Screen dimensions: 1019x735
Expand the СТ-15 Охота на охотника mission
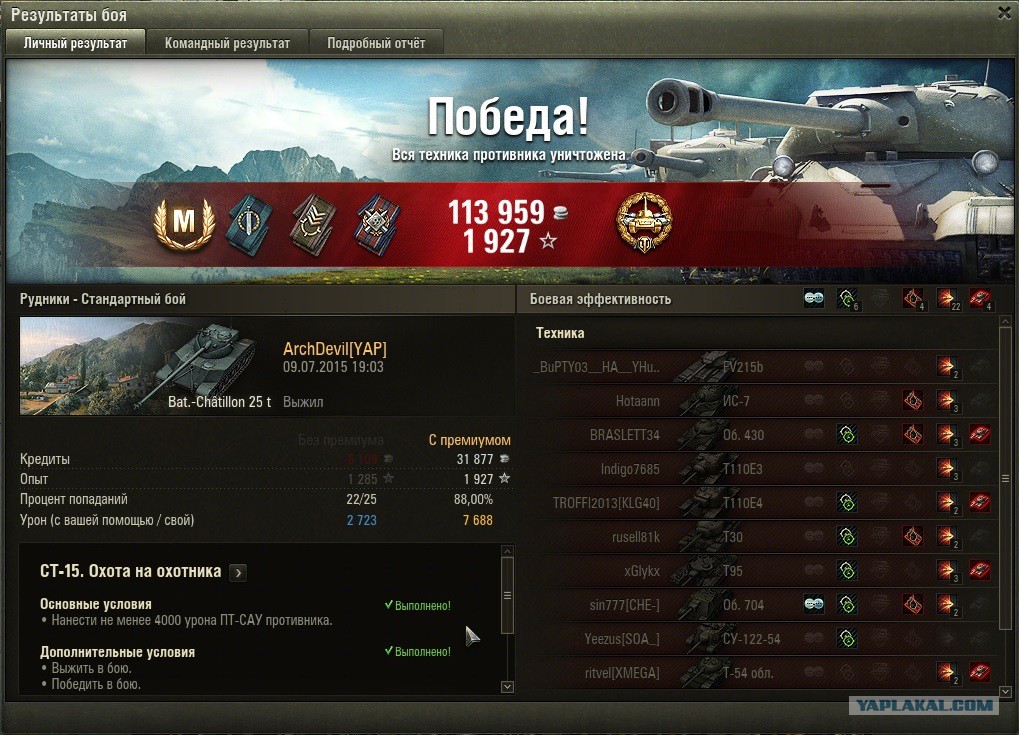pos(238,572)
